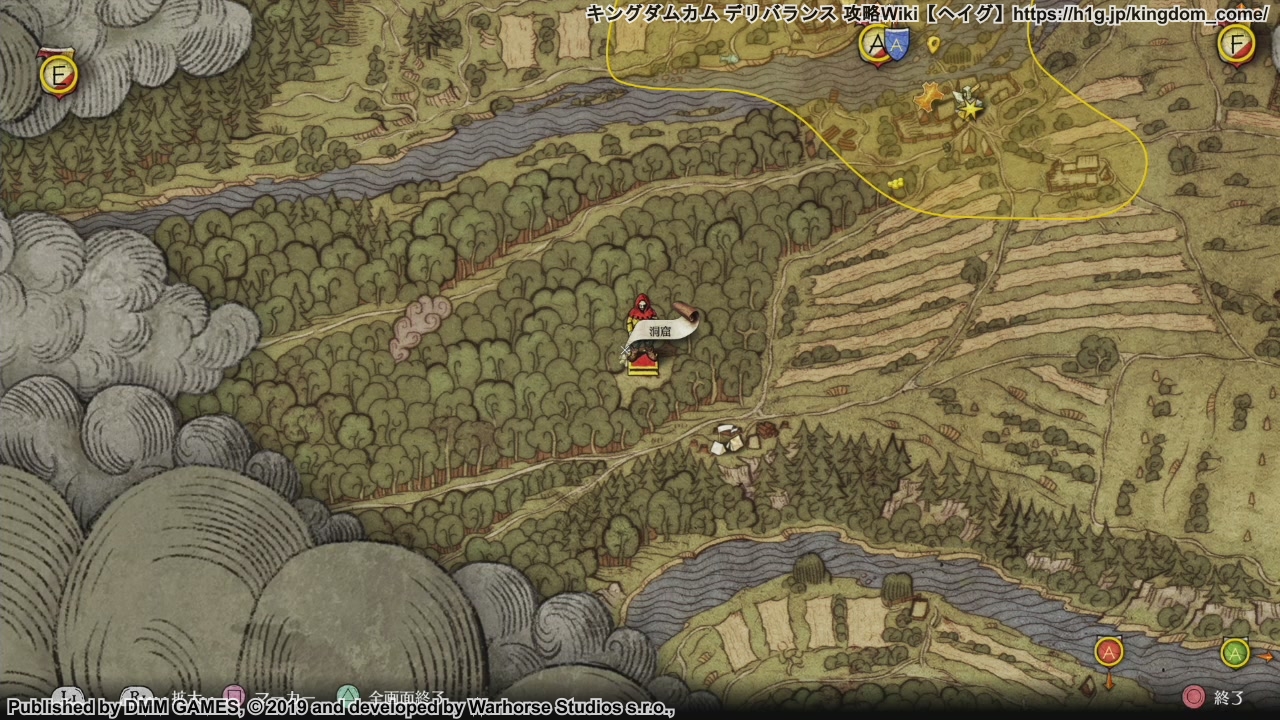Viewport: 1280px width, 720px height.
Task: Click the blue shield A marker
Action: pos(896,45)
